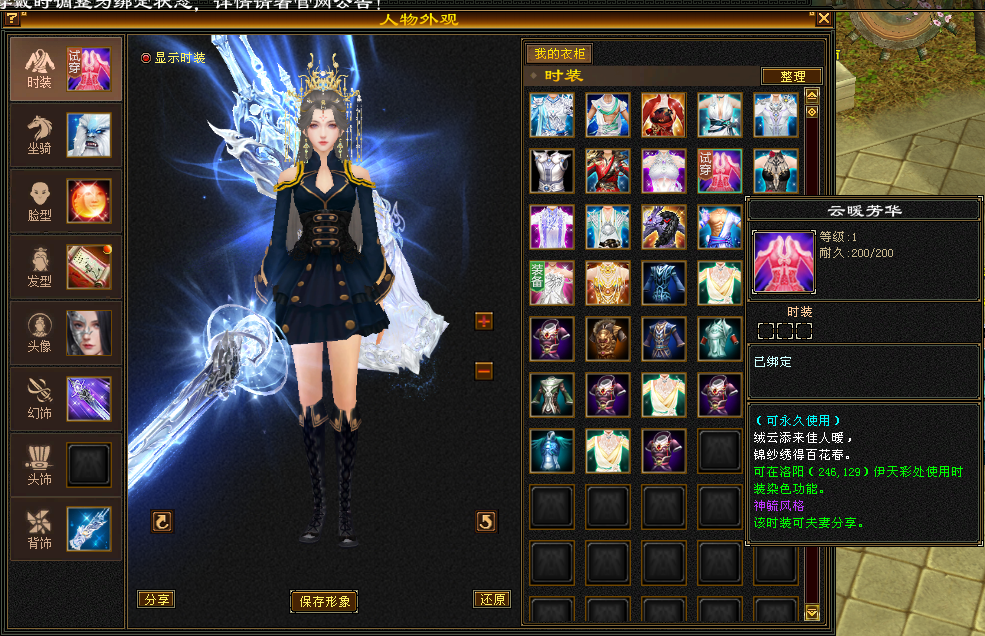The width and height of the screenshot is (985, 636).
Task: Open the 我的衣柜 wardrobe tab
Action: tap(560, 54)
